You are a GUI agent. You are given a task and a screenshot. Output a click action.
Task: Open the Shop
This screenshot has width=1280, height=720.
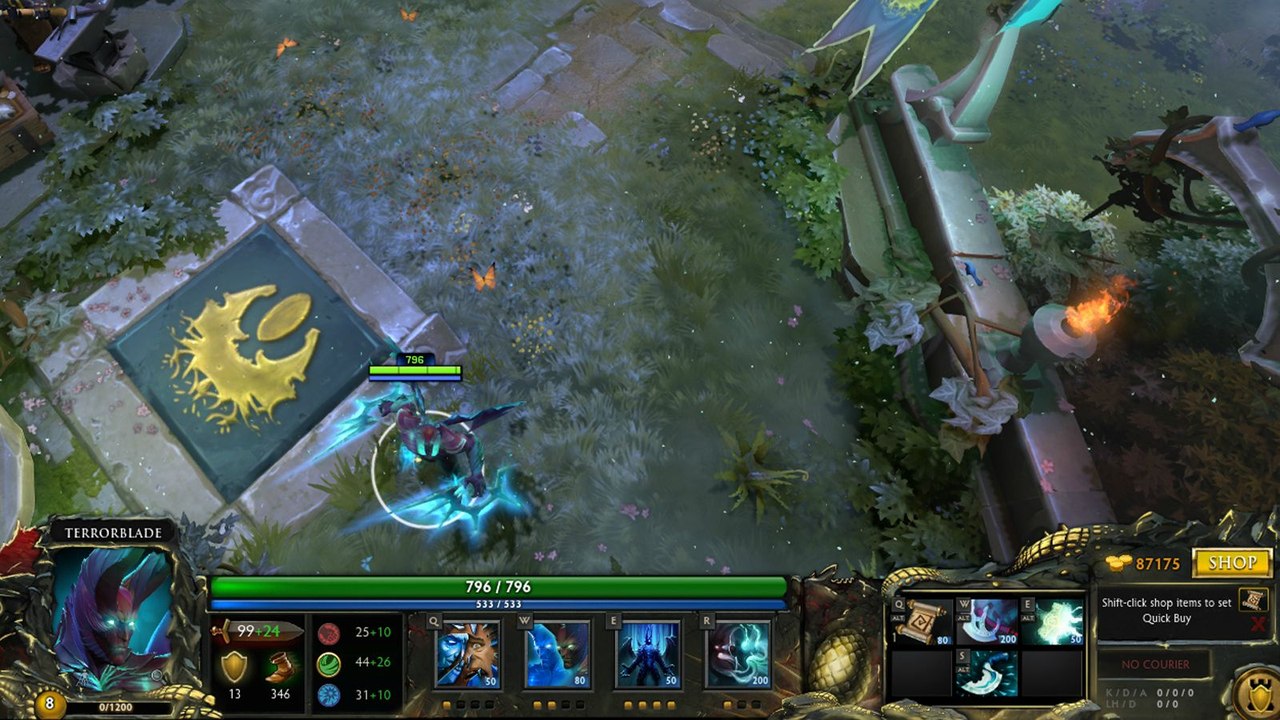pos(1232,563)
